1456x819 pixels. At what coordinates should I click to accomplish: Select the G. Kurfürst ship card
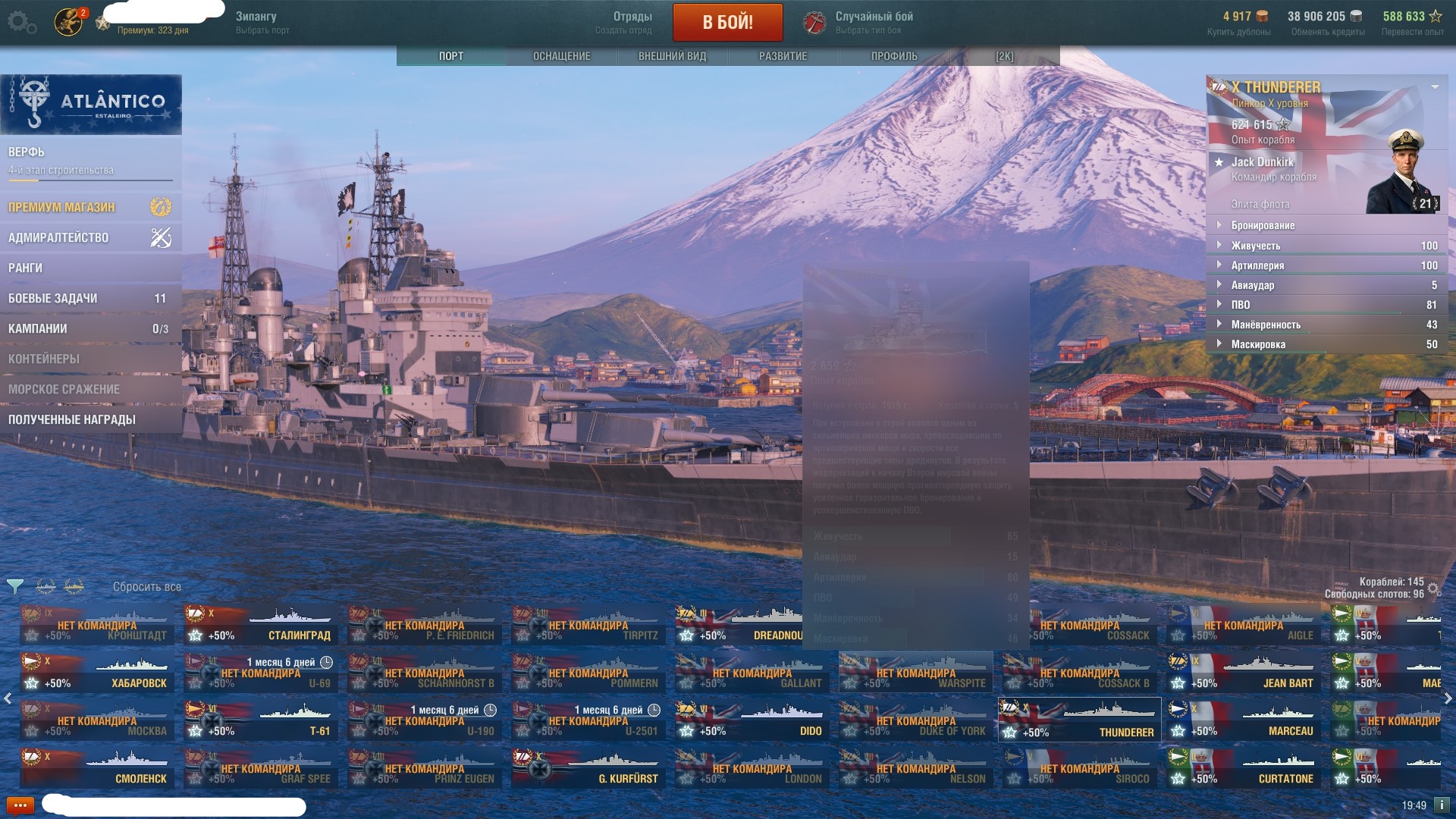(588, 768)
